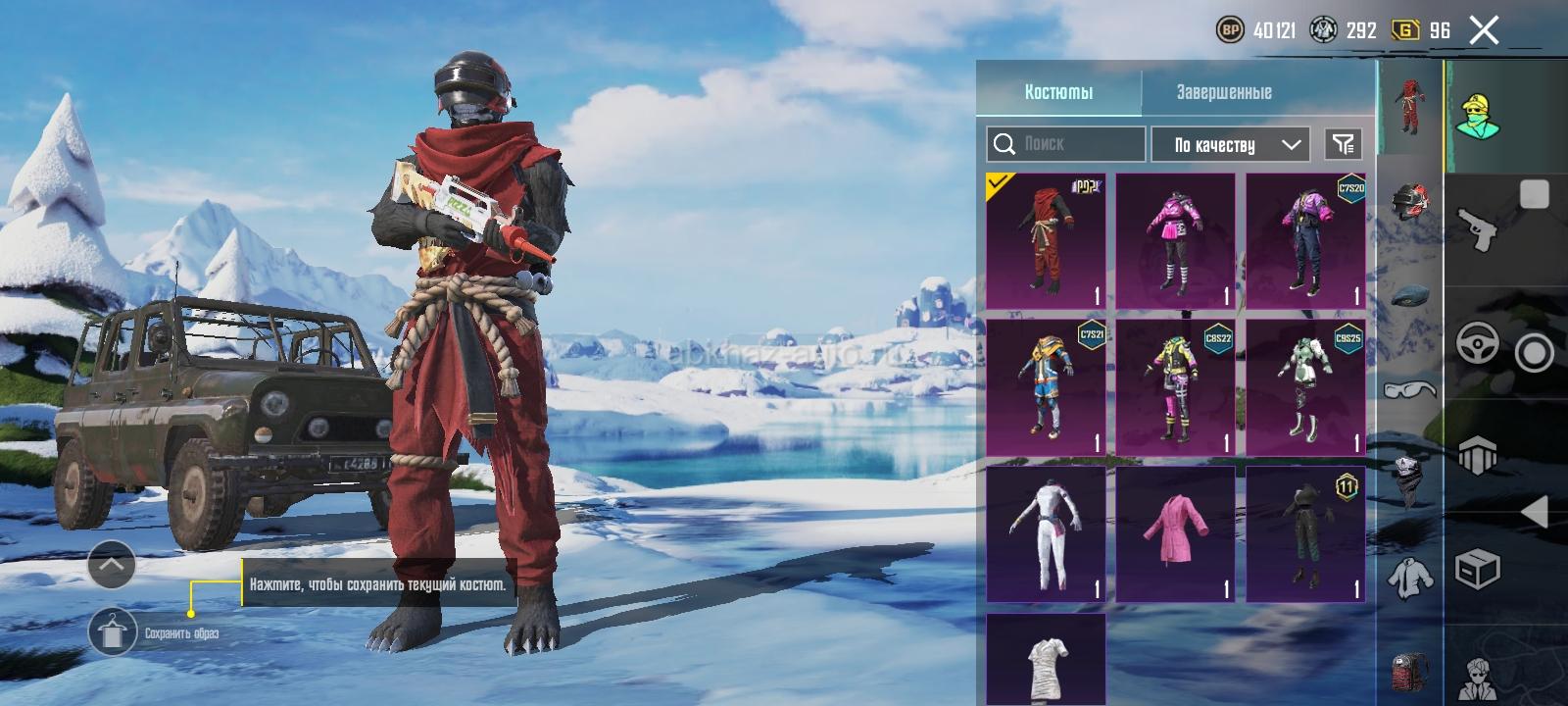1568x706 pixels.
Task: Open the costume filter options
Action: coord(1343,144)
